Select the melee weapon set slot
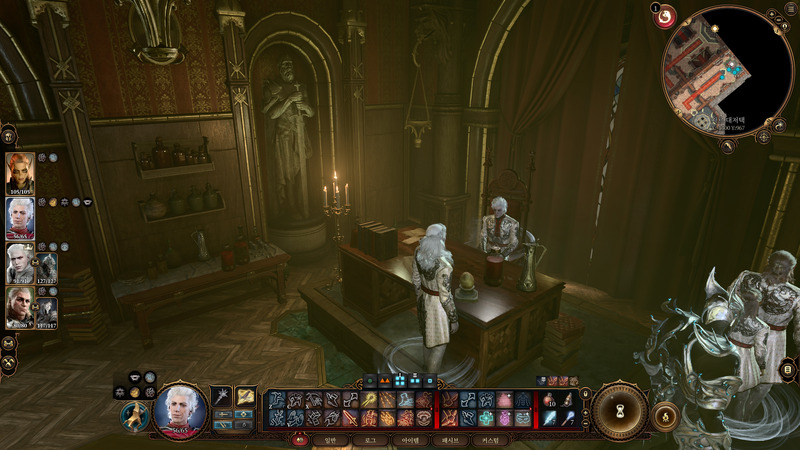This screenshot has height=450, width=800. click(x=221, y=398)
